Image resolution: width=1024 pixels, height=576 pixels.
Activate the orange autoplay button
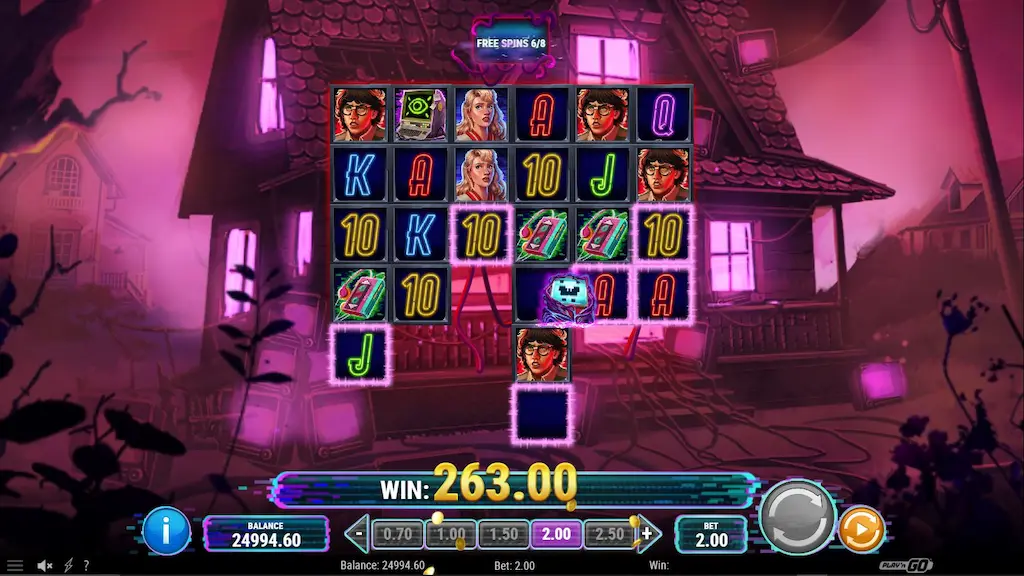tap(859, 531)
